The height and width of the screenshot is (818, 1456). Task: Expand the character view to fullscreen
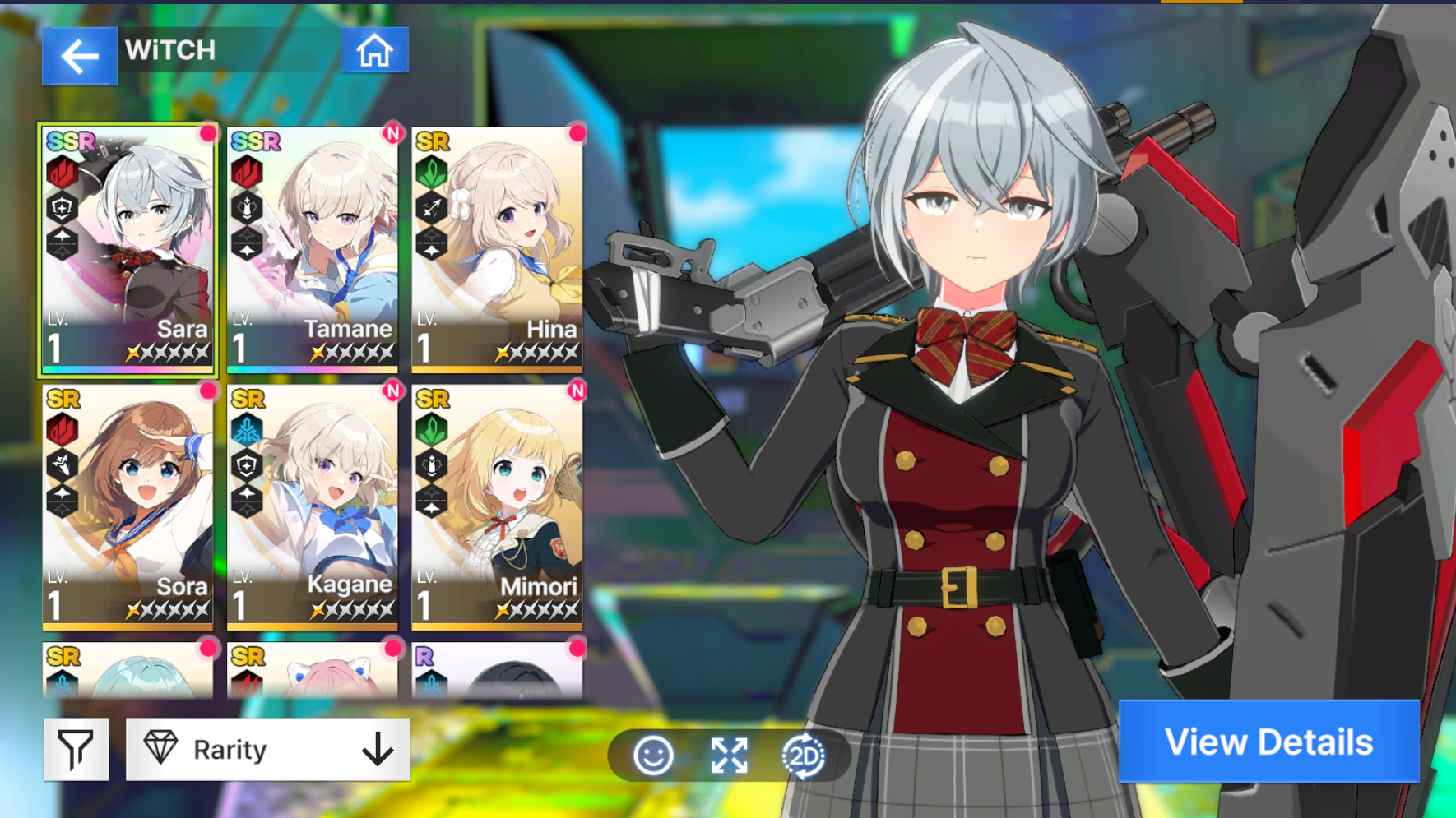click(x=729, y=756)
